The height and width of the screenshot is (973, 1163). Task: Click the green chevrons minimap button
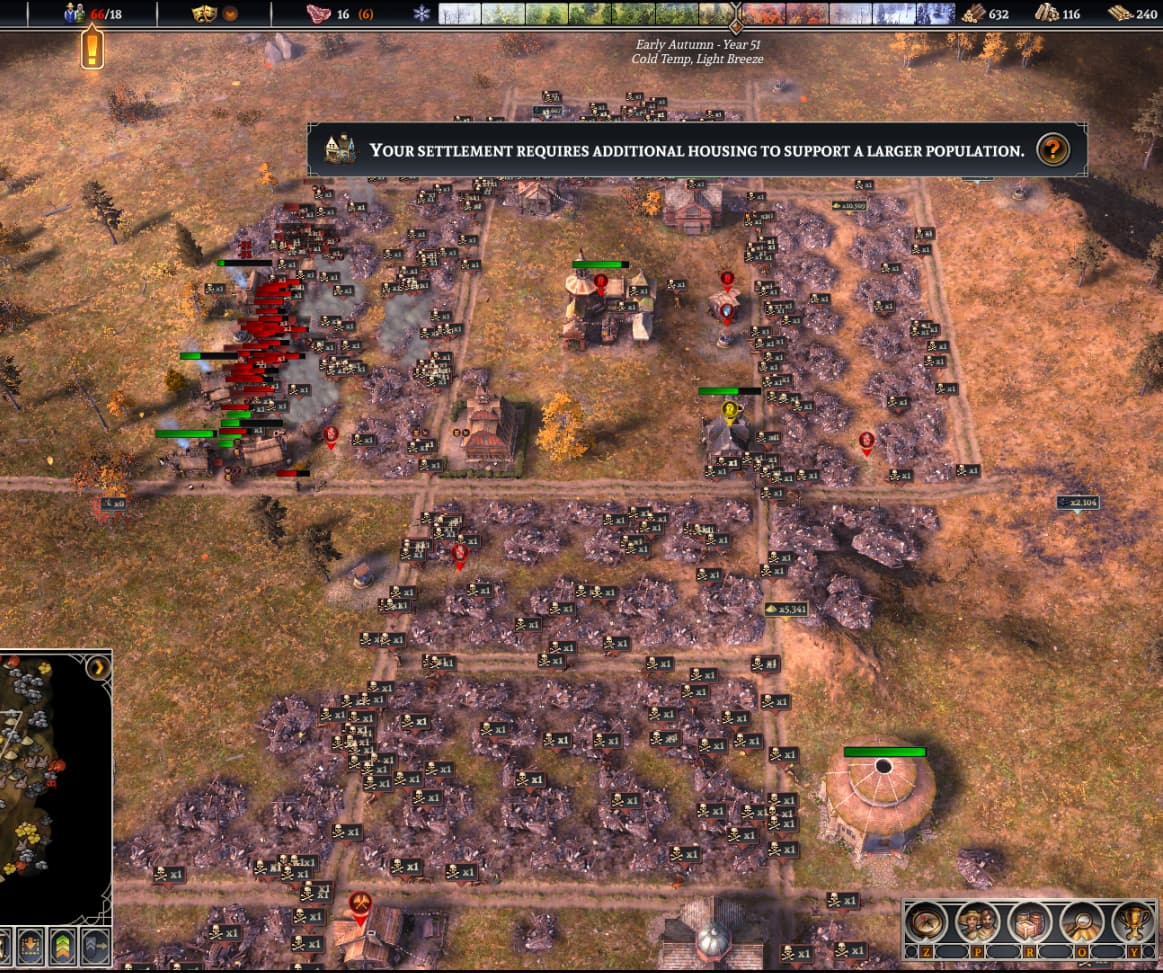click(62, 945)
